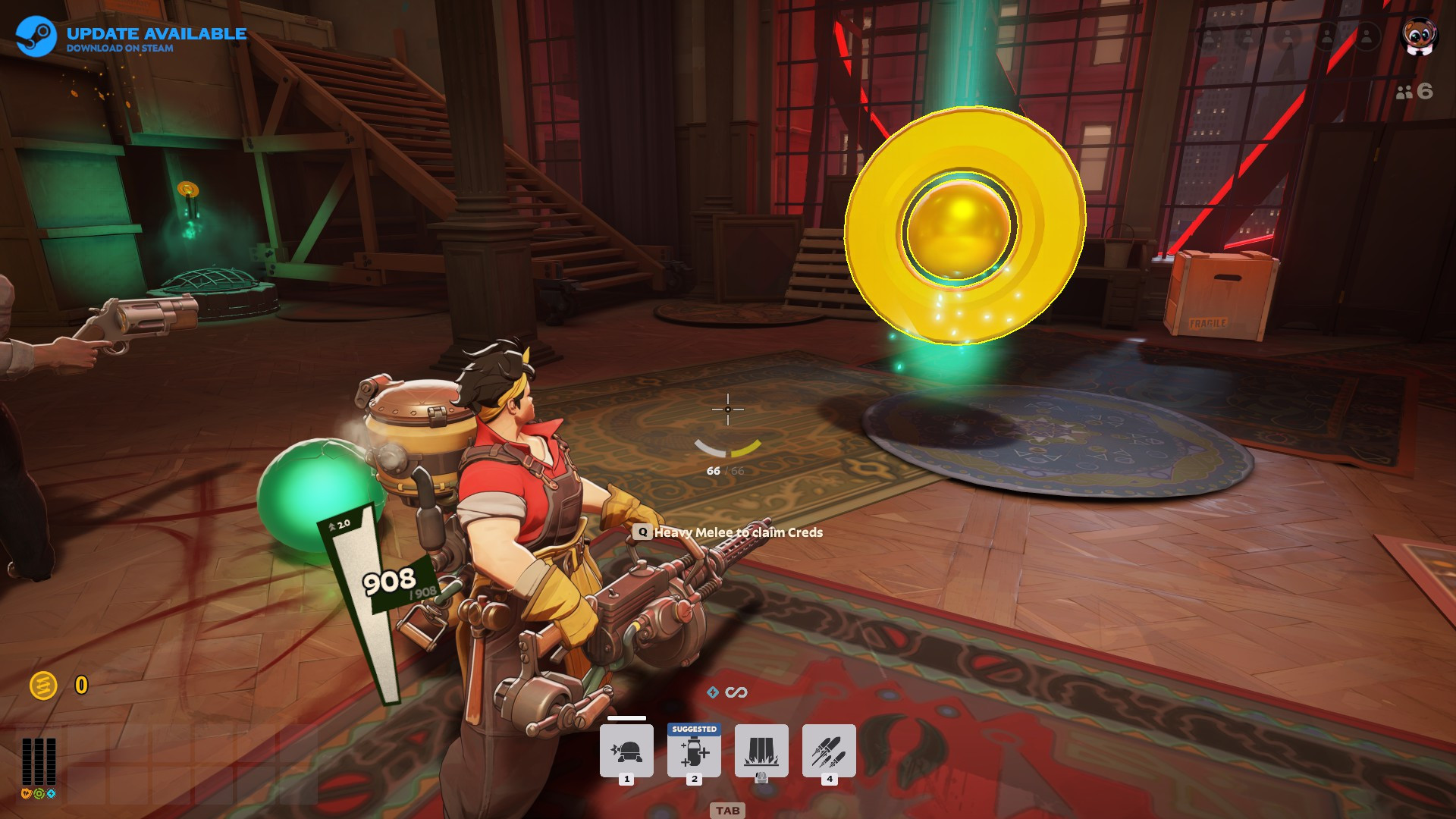
Task: Select ability 1, the turret icon
Action: point(627,750)
